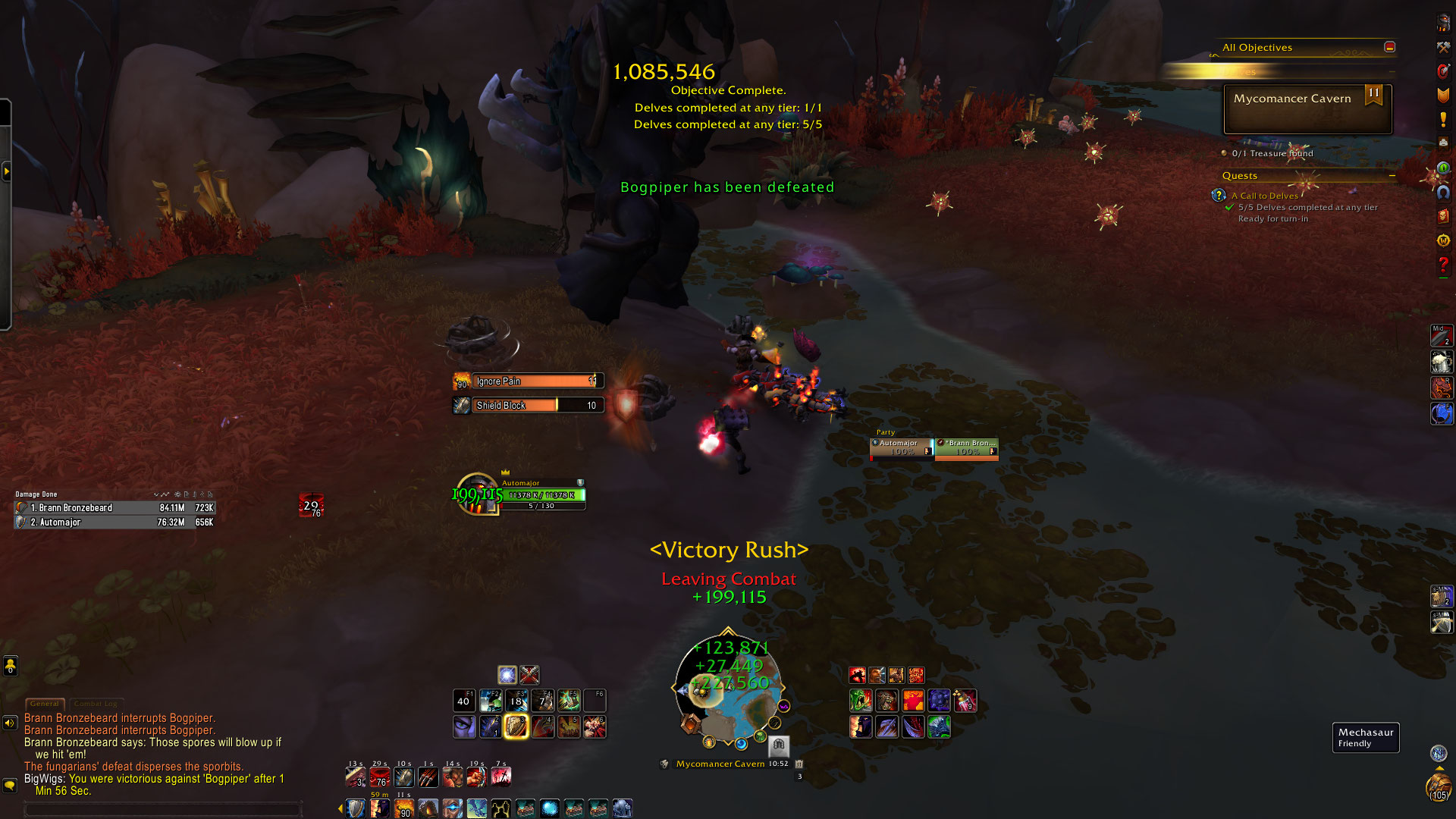The height and width of the screenshot is (819, 1456).
Task: Open the A Call to Delves quest
Action: pyautogui.click(x=1264, y=196)
